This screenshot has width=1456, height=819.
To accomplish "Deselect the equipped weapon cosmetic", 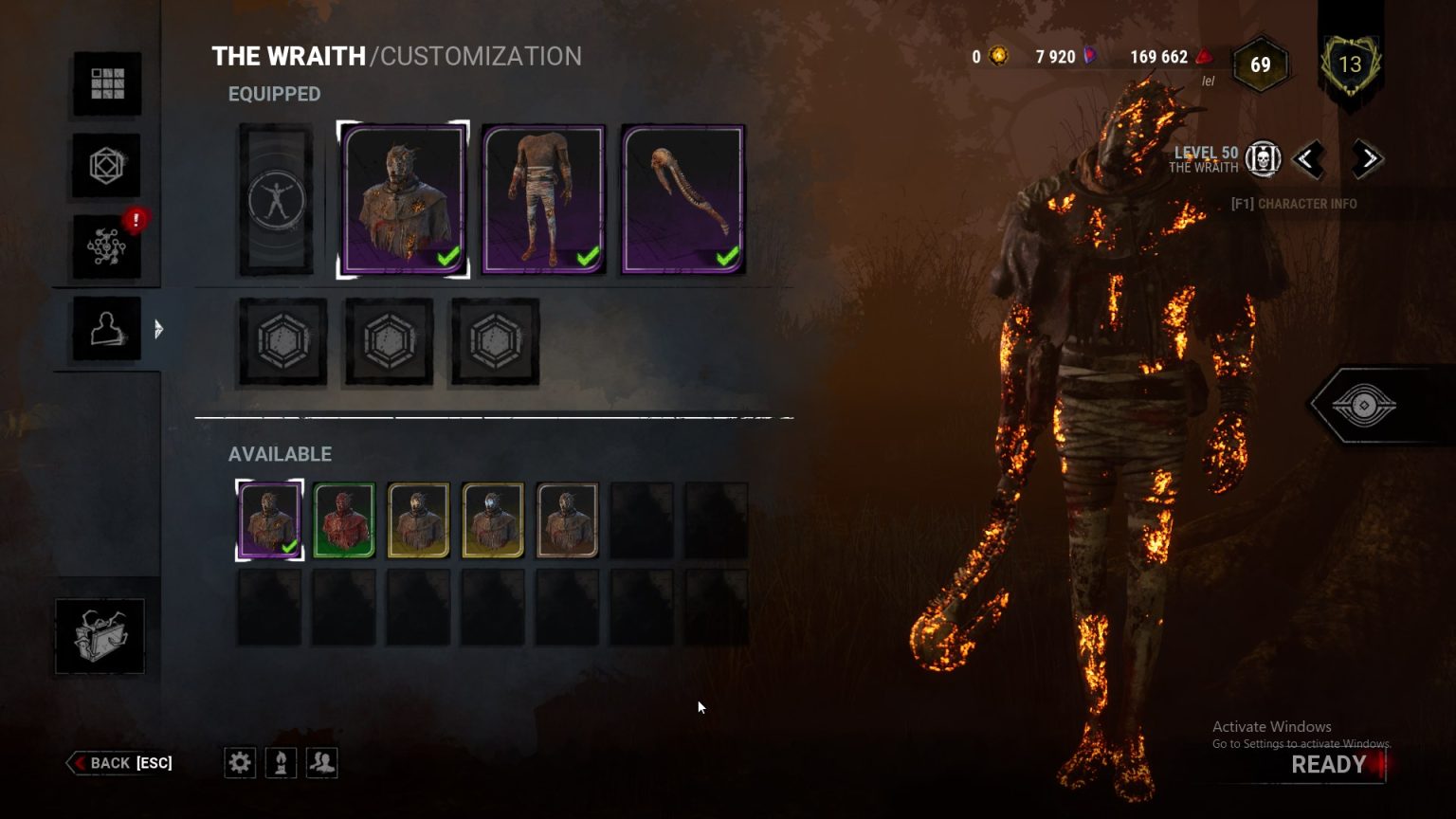I will tap(682, 198).
